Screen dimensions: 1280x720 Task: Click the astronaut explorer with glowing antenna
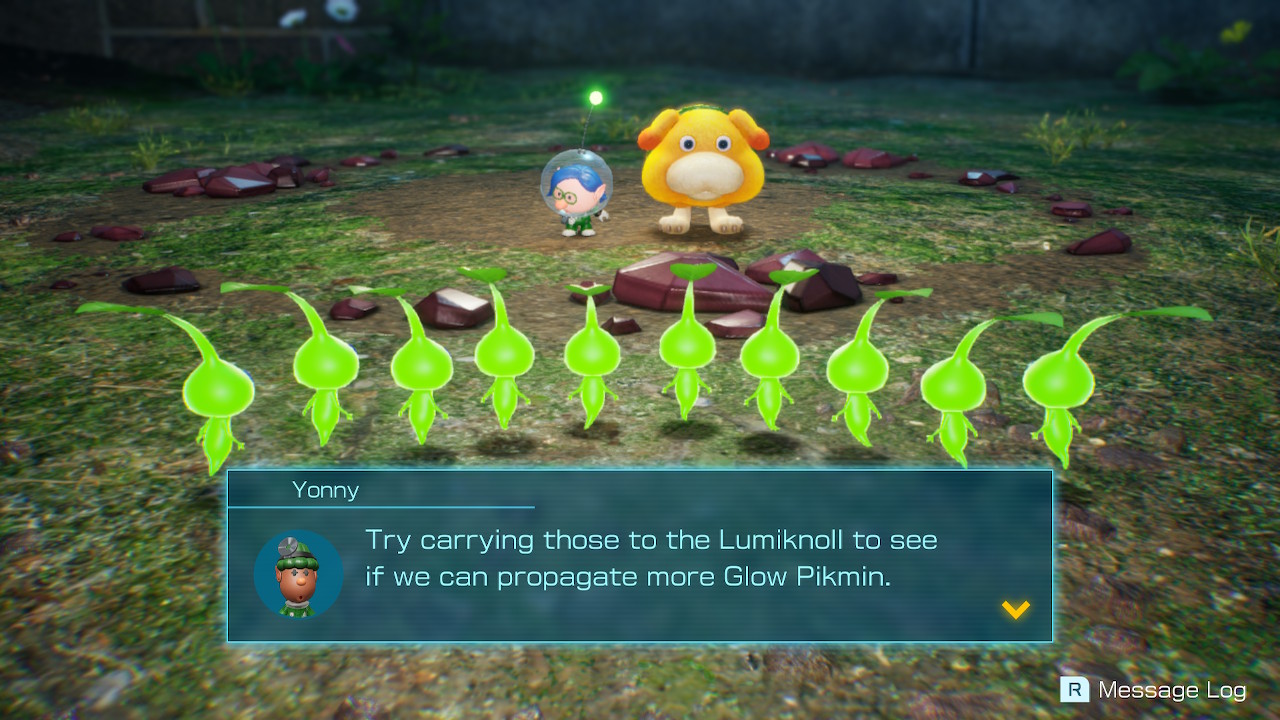575,195
